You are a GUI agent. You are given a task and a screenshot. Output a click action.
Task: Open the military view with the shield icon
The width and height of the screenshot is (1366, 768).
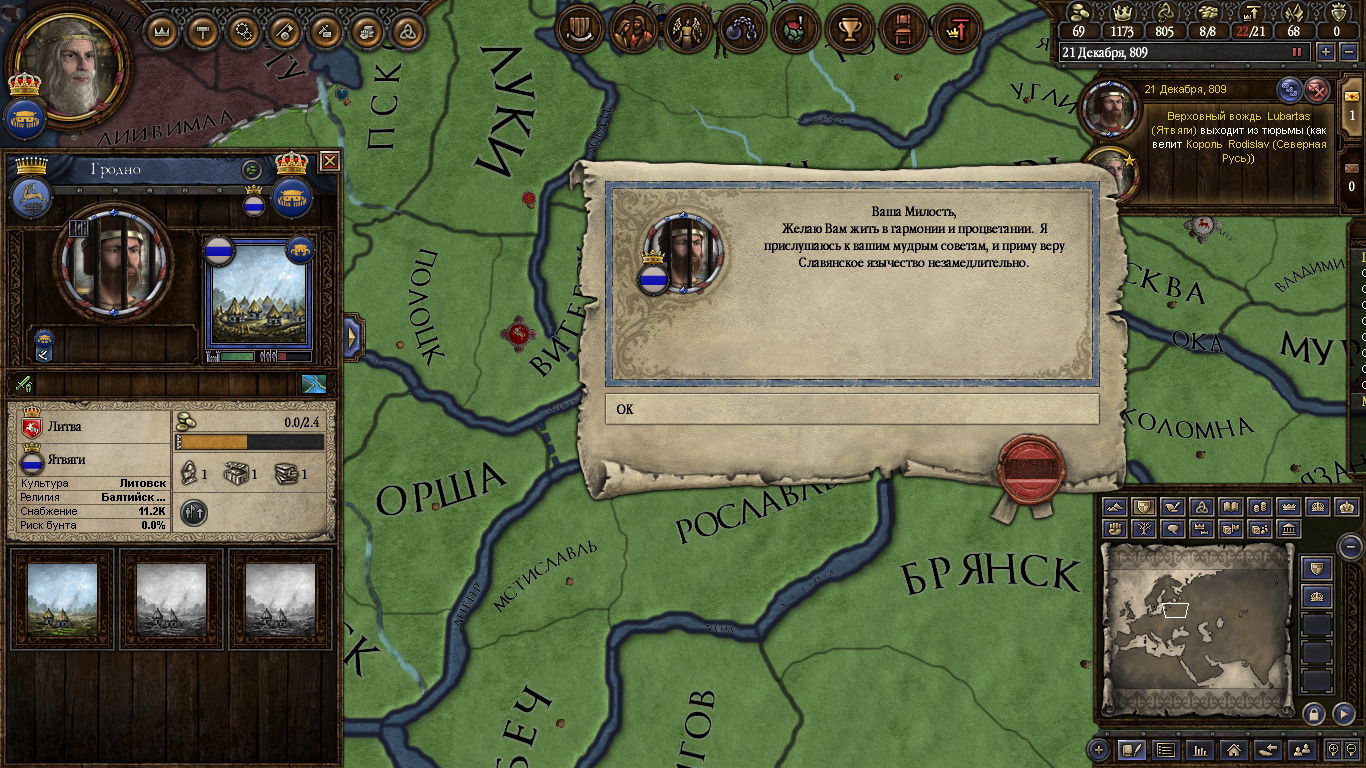[577, 30]
